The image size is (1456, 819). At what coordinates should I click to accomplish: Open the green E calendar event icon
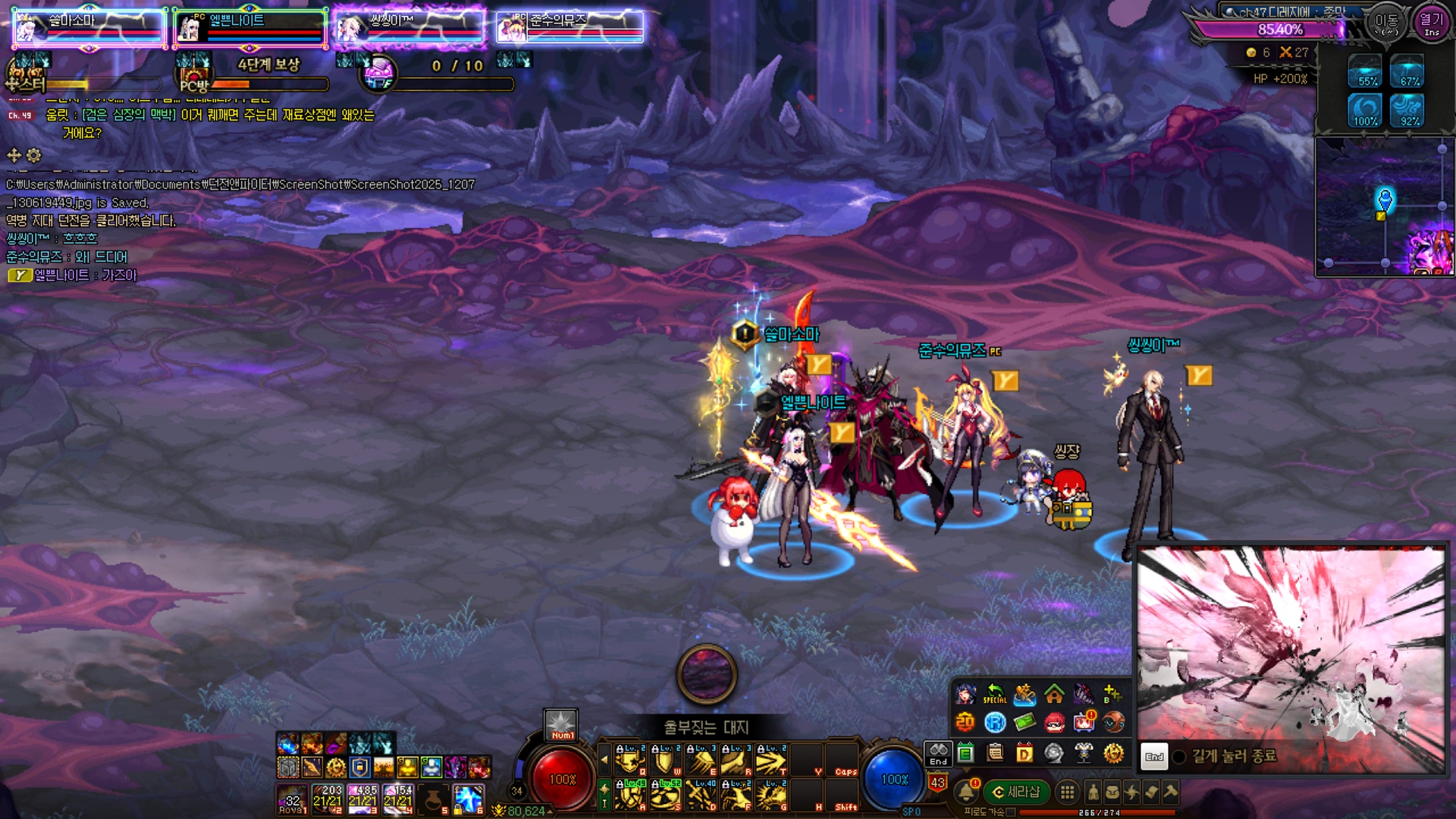pyautogui.click(x=965, y=753)
